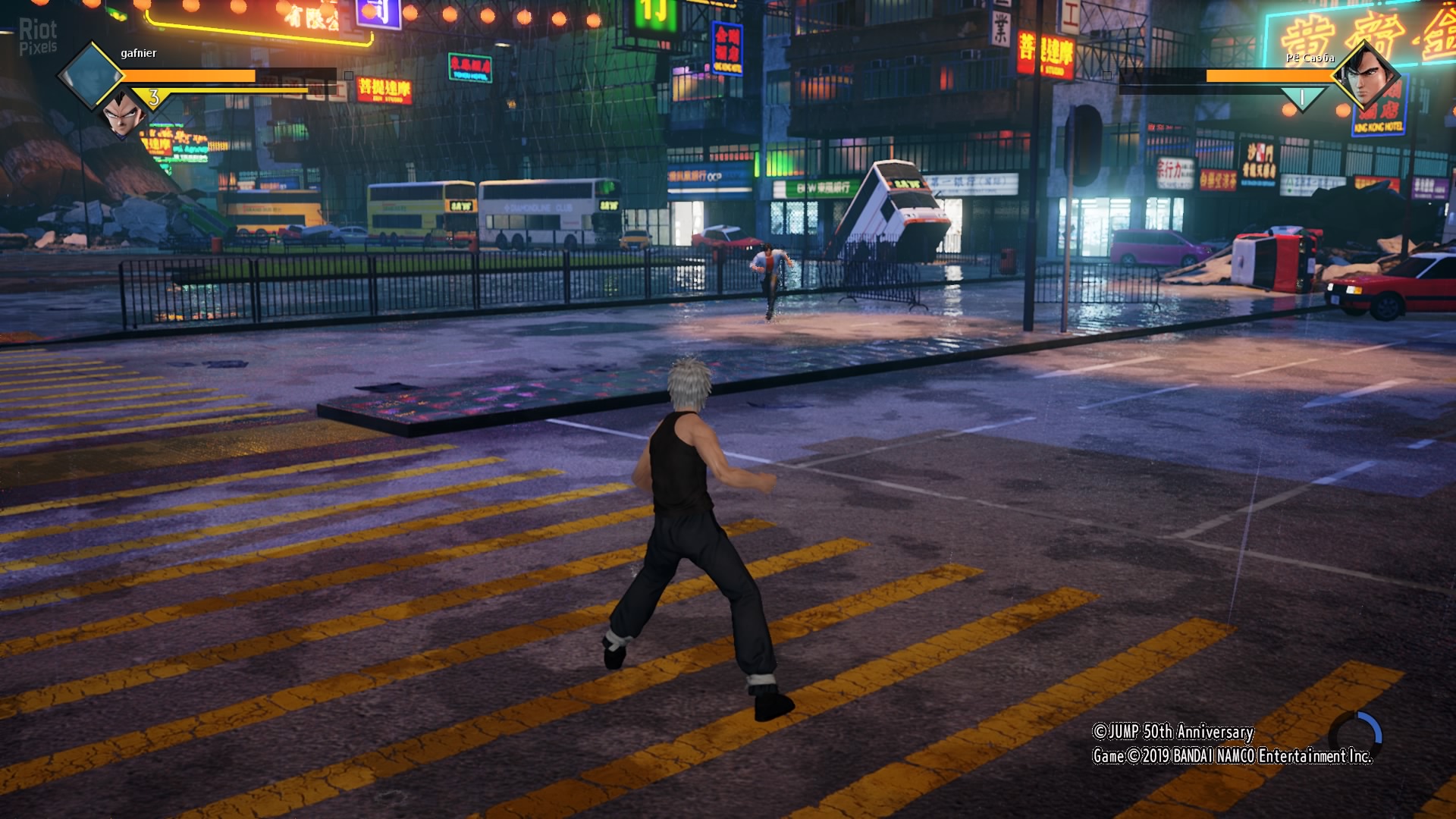The image size is (1456, 819).
Task: Click the opponent's diamond character portrait
Action: (1366, 77)
